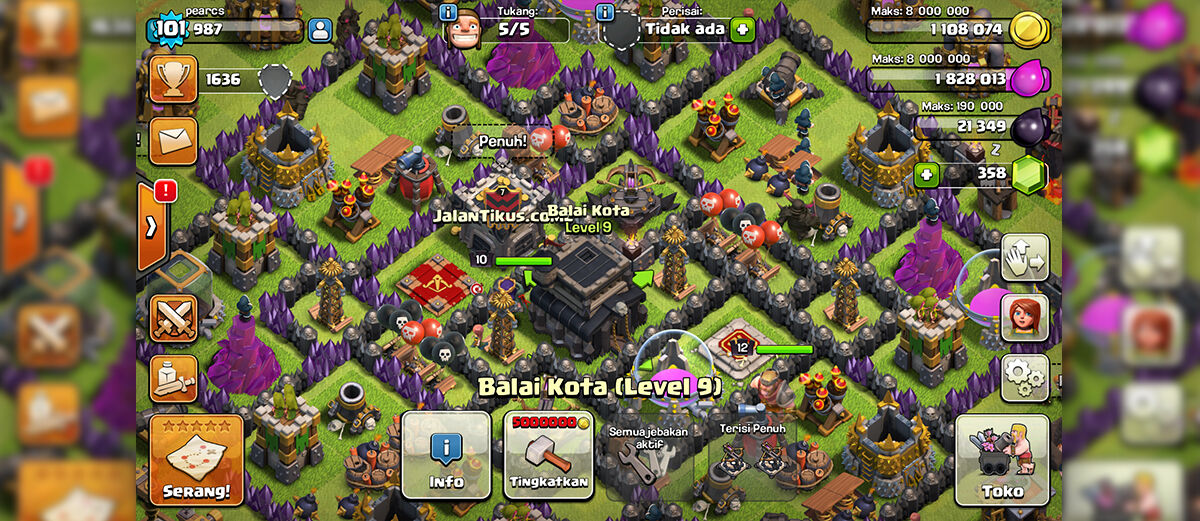Upgrade with the Tingkatkan hammer button
Screen dimensions: 1200x521
point(548,455)
